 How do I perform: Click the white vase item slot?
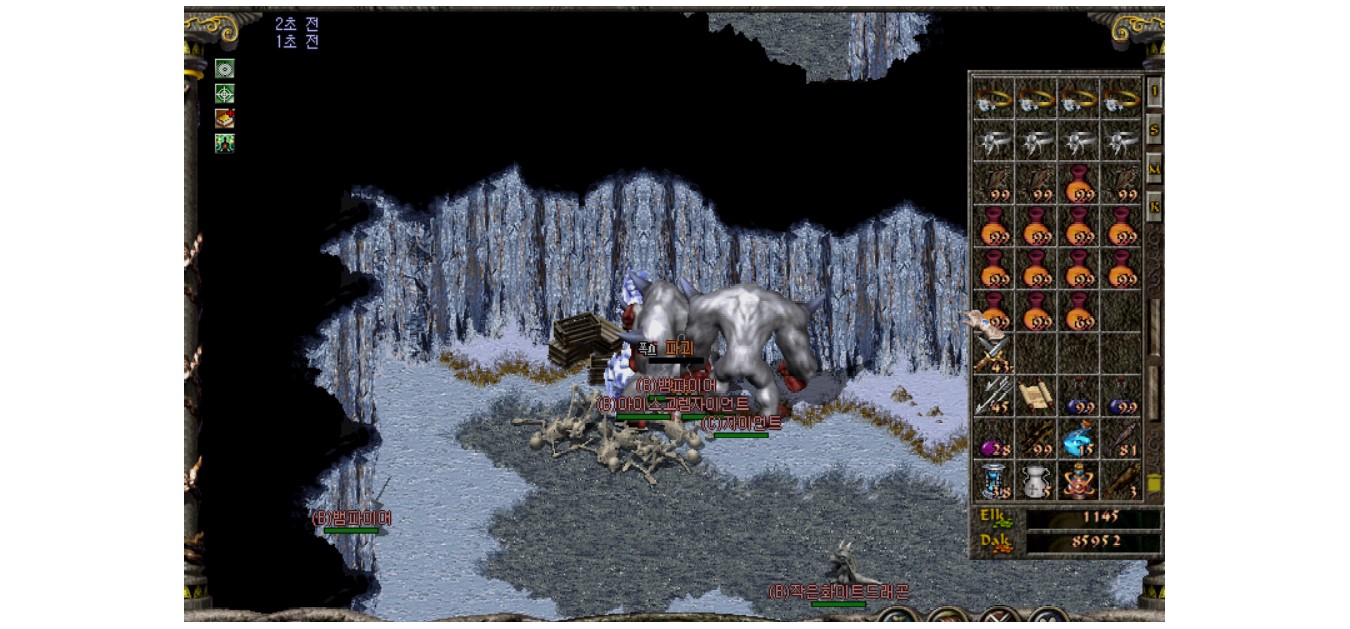(x=1037, y=481)
